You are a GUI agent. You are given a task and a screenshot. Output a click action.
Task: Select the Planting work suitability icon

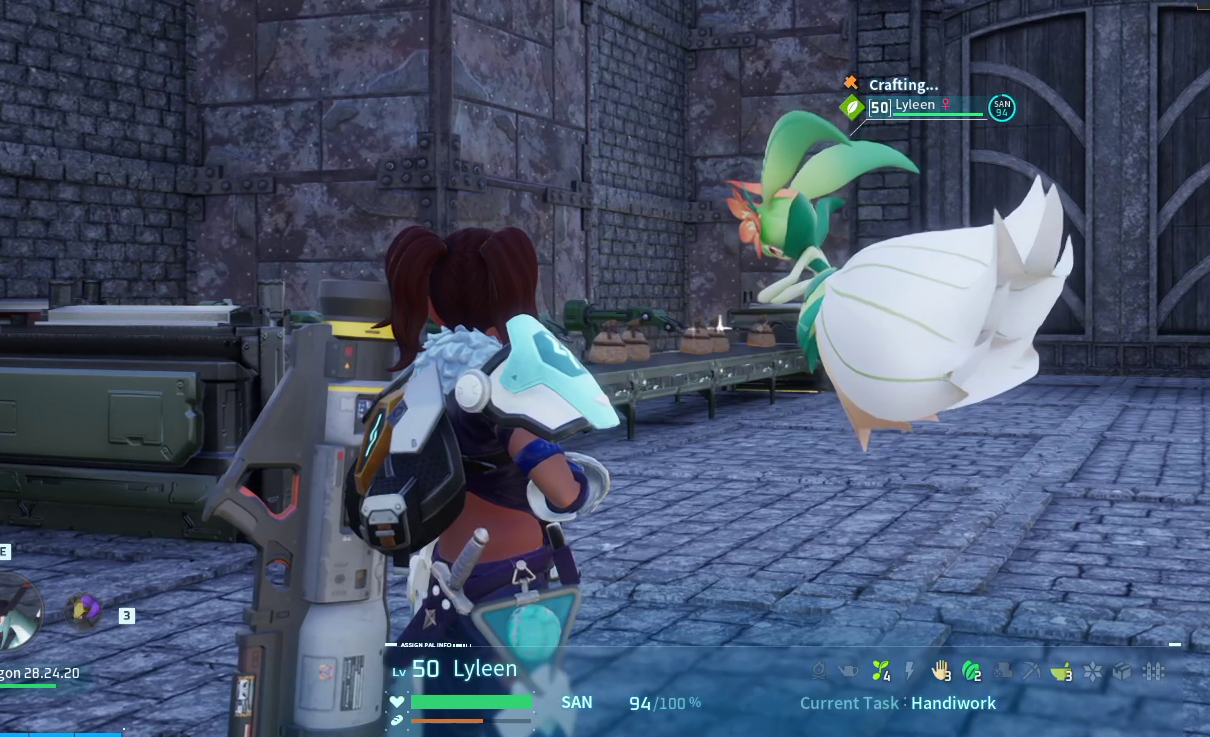pos(881,671)
